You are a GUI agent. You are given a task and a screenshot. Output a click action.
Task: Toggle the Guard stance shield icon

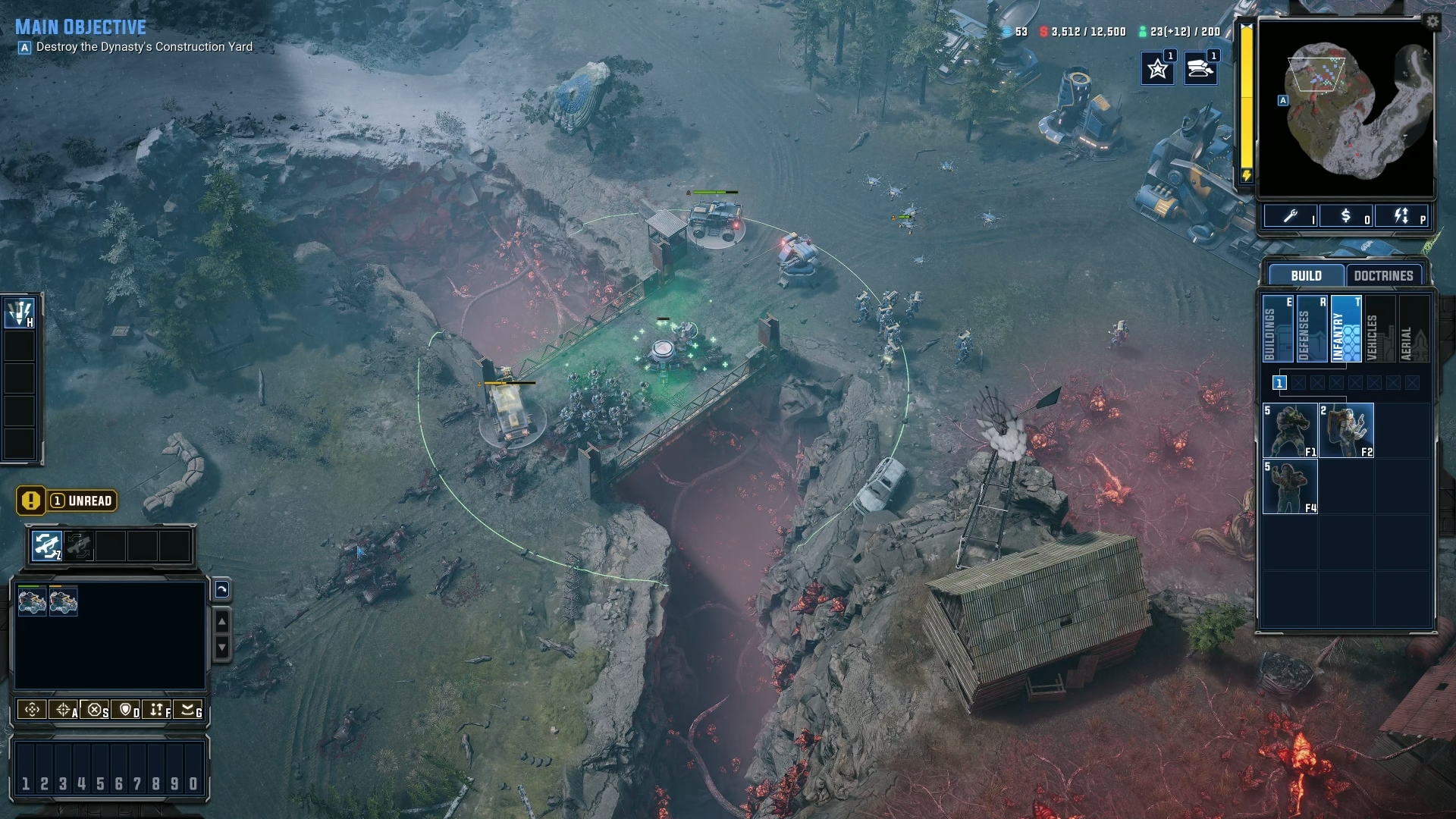point(126,711)
